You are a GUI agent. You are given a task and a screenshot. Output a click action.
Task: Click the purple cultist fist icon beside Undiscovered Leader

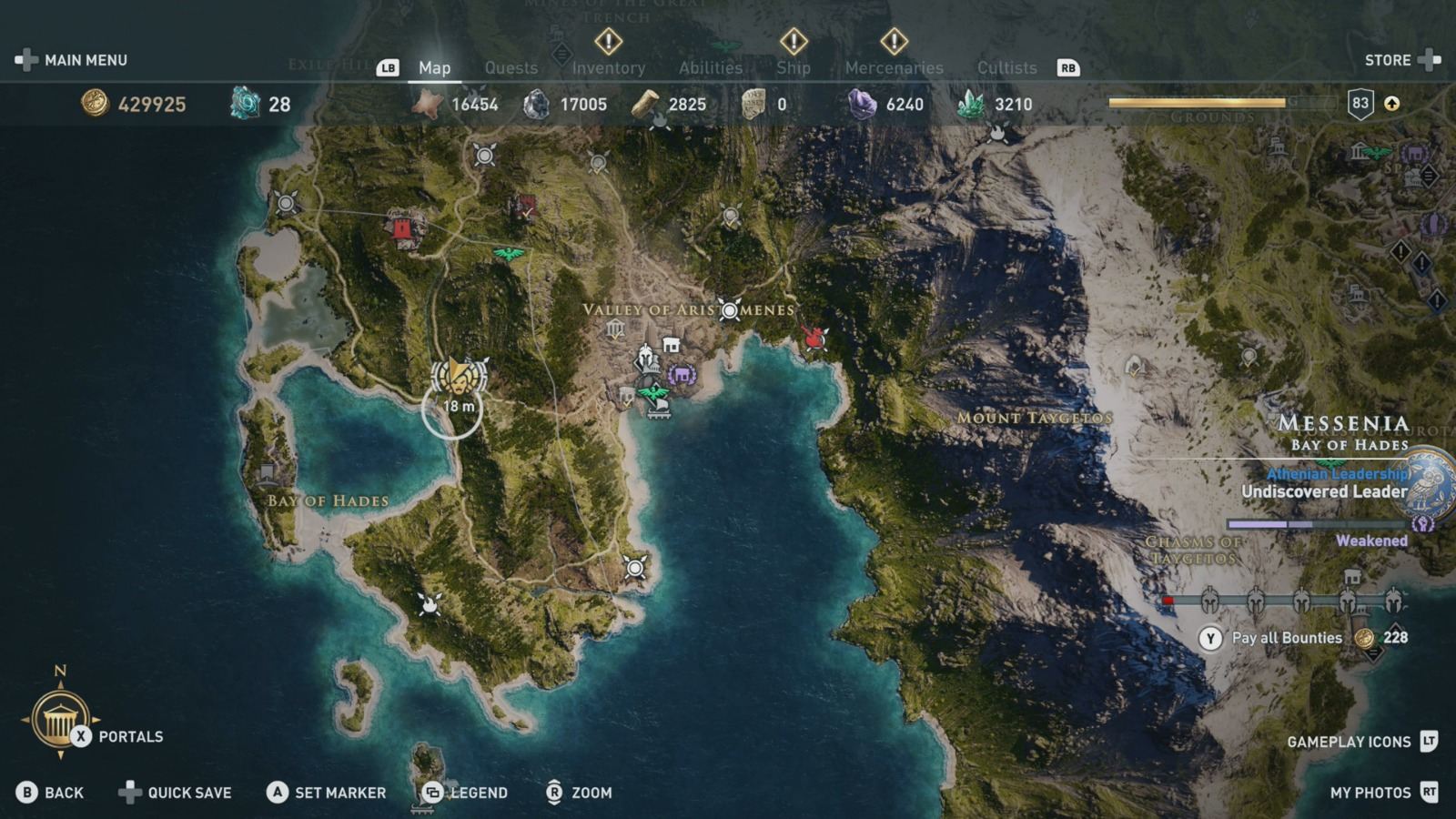click(x=1423, y=525)
